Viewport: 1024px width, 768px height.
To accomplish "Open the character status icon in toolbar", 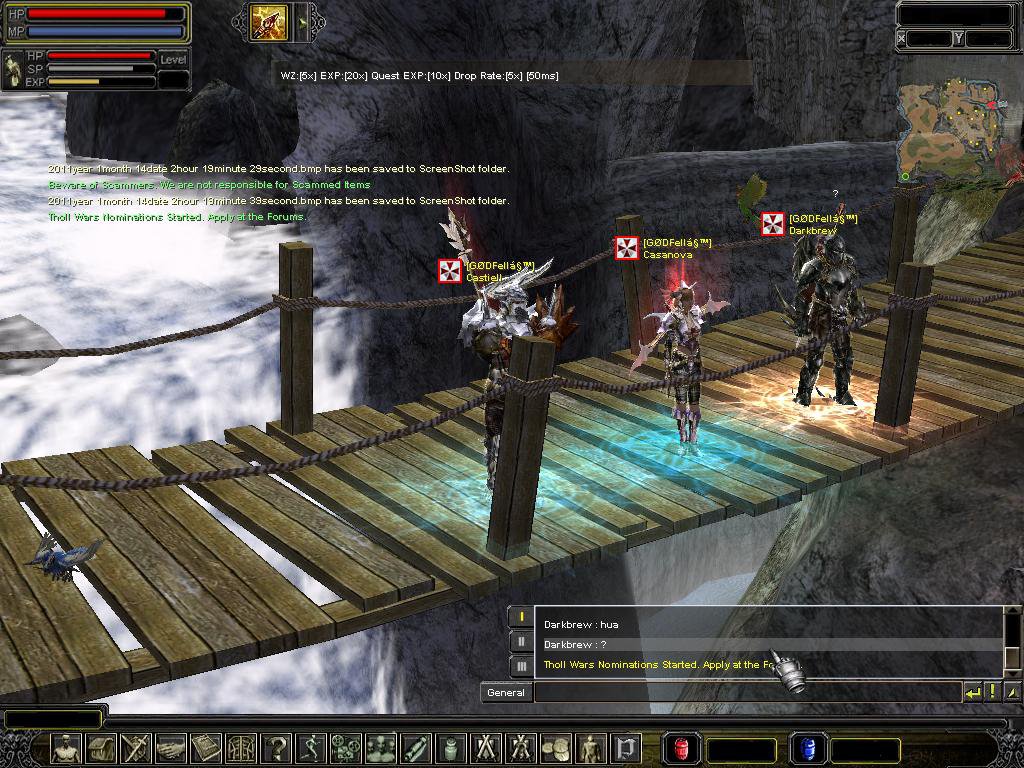I will pos(67,748).
